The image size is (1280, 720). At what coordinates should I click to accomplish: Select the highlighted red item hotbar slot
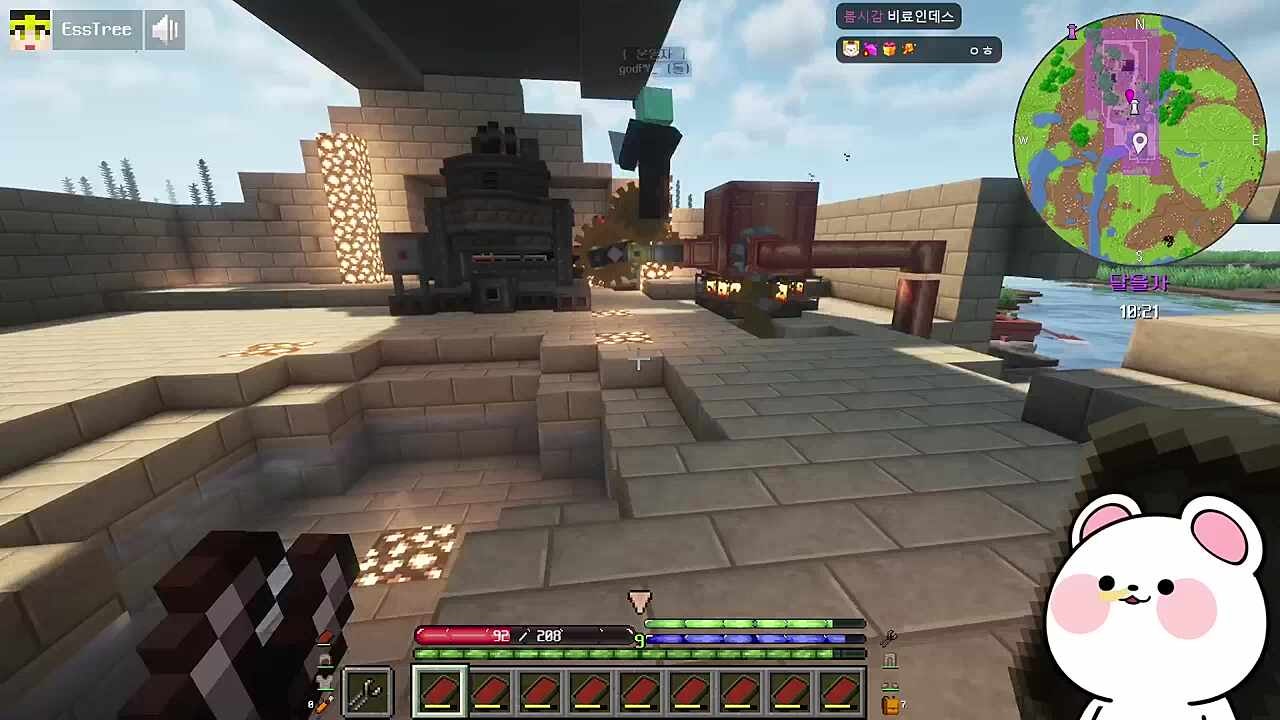coord(440,691)
